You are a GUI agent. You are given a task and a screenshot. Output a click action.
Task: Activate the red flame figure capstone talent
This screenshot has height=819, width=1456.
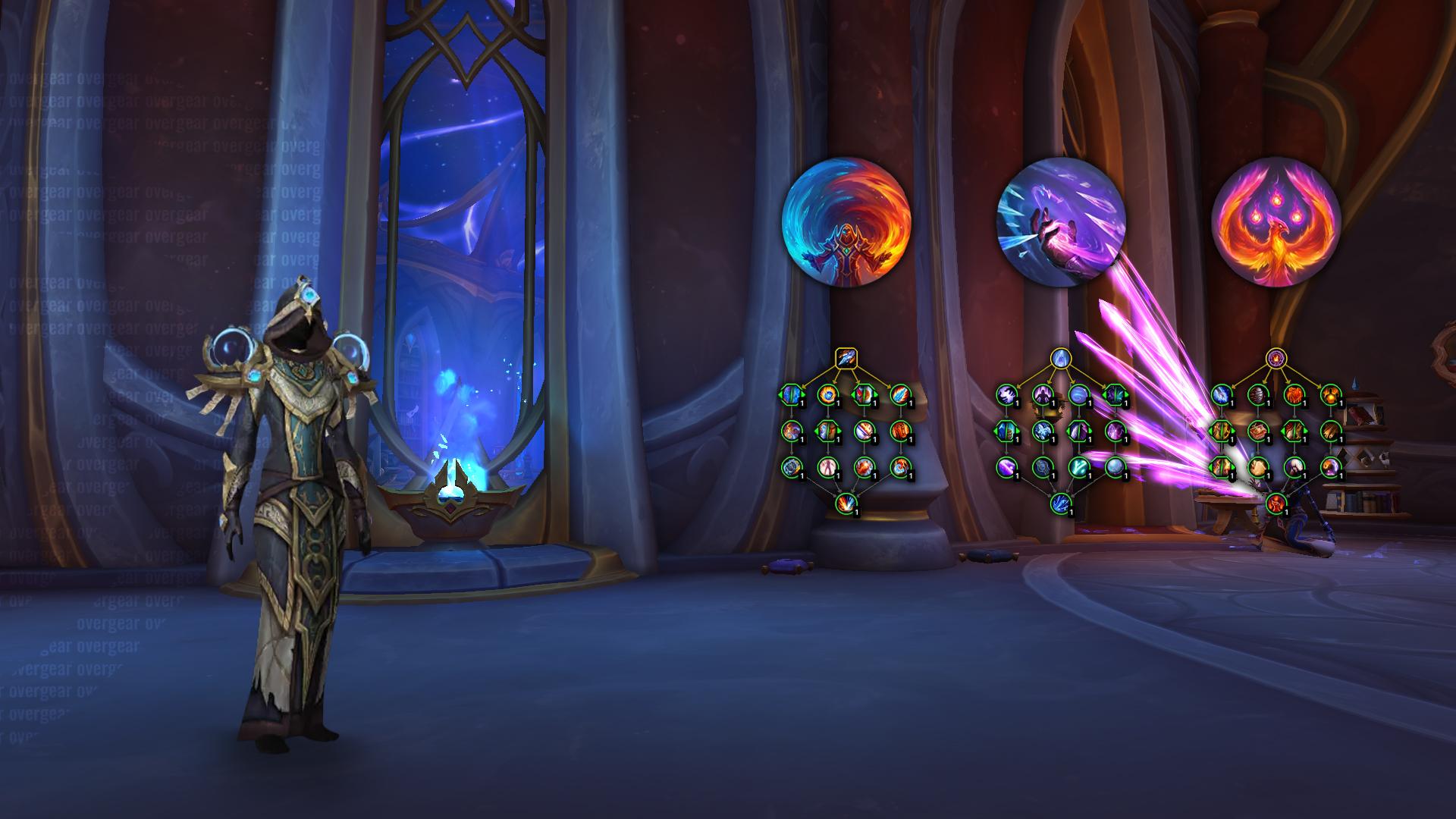[x=1276, y=502]
